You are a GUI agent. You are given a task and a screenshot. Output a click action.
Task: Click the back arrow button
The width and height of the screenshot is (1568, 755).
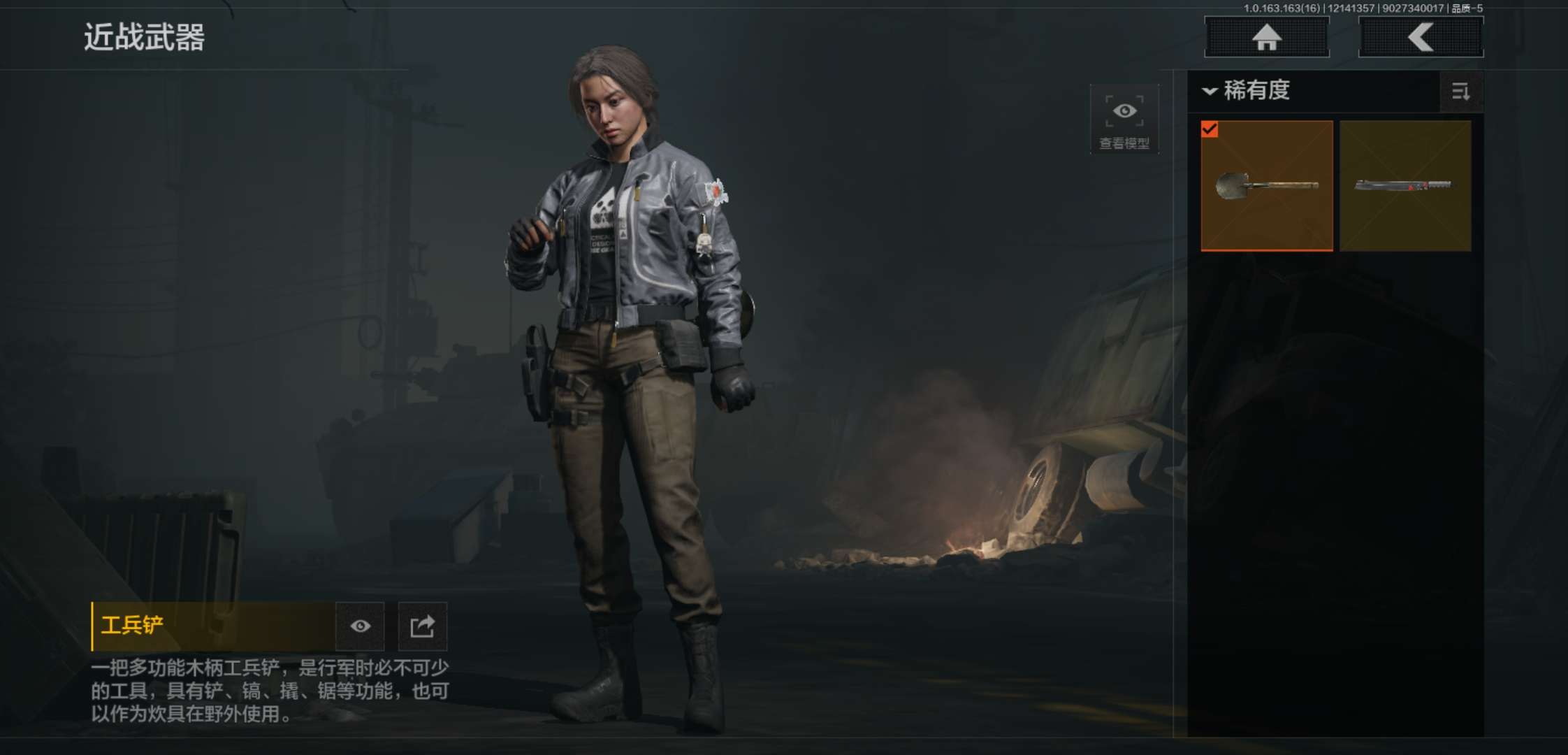coord(1421,37)
